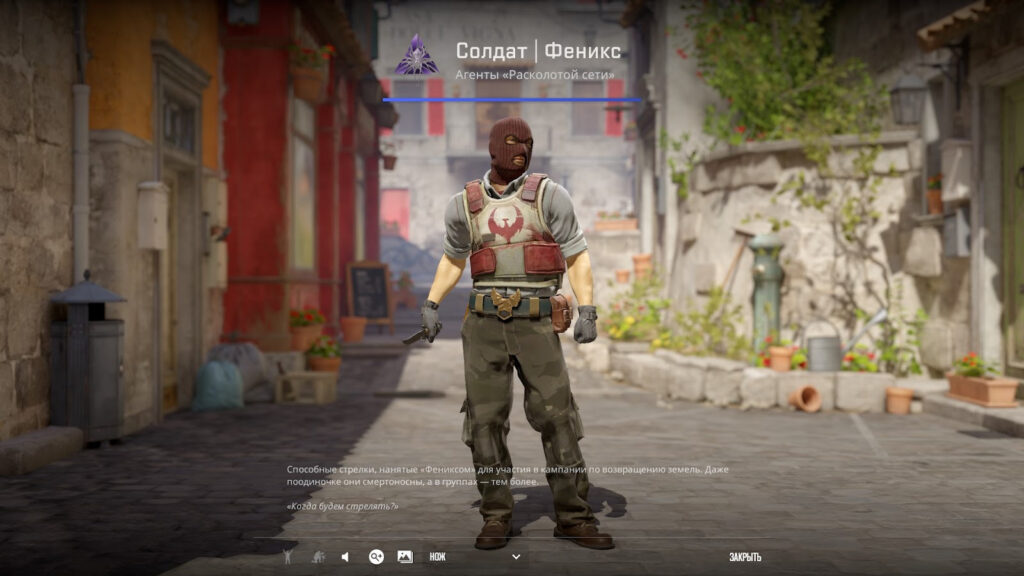The height and width of the screenshot is (576, 1024).
Task: Open the background scene picture icon
Action: (x=405, y=557)
